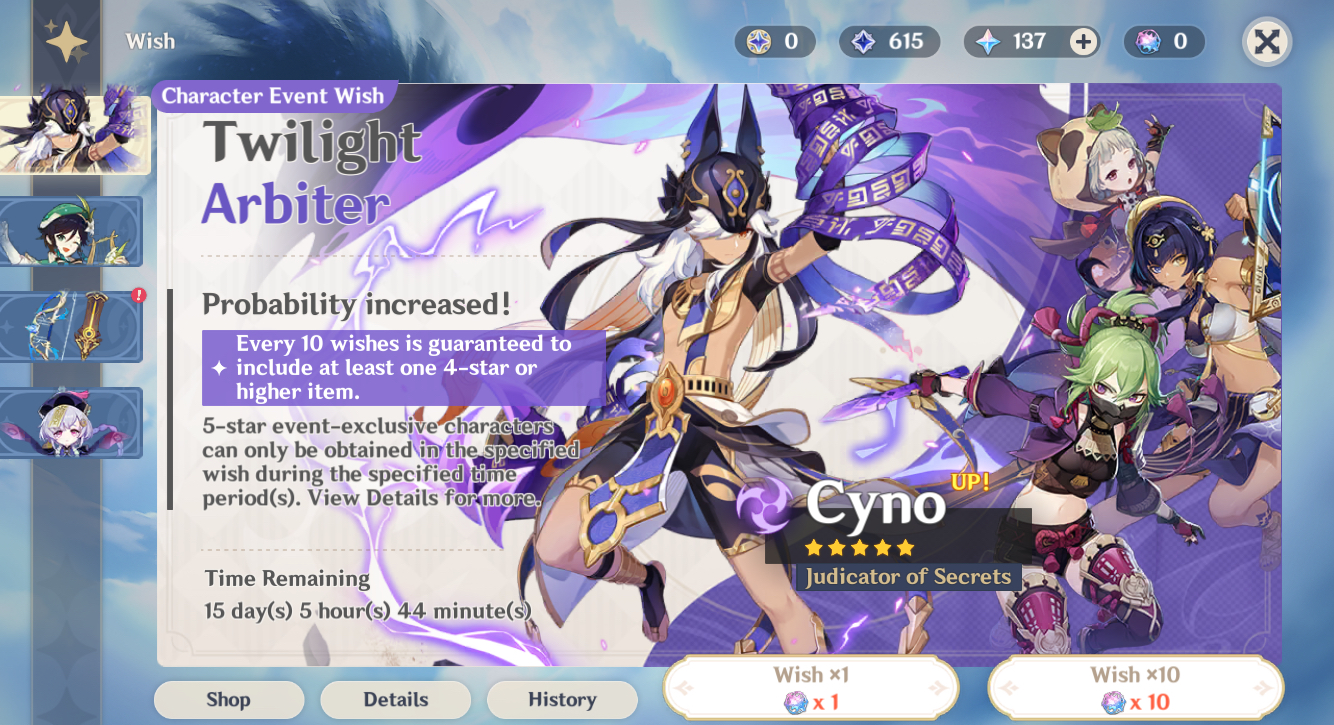Click the red notification badge on weapon banner
Viewport: 1334px width, 725px height.
[139, 294]
